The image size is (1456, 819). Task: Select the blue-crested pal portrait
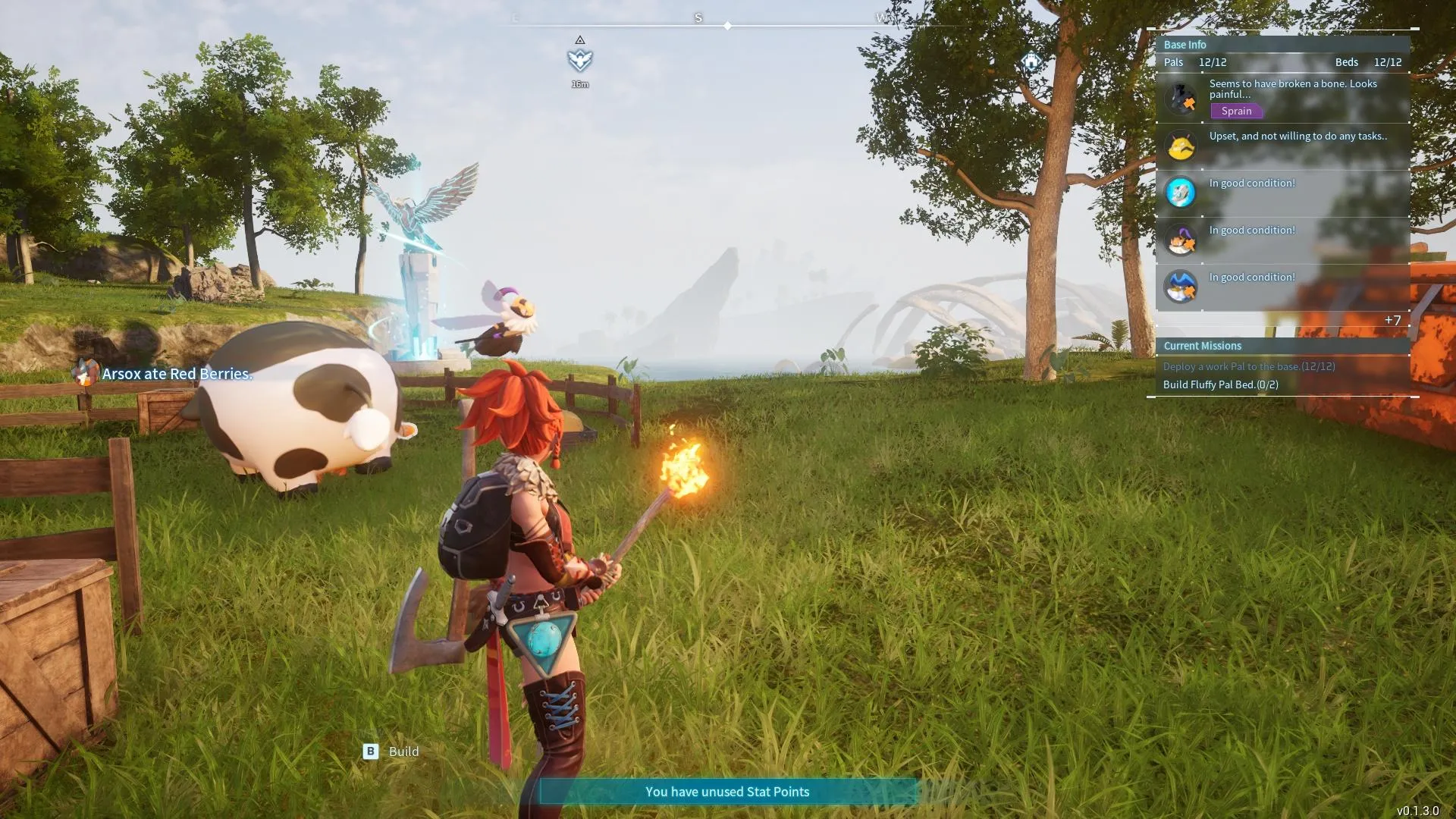1181,287
